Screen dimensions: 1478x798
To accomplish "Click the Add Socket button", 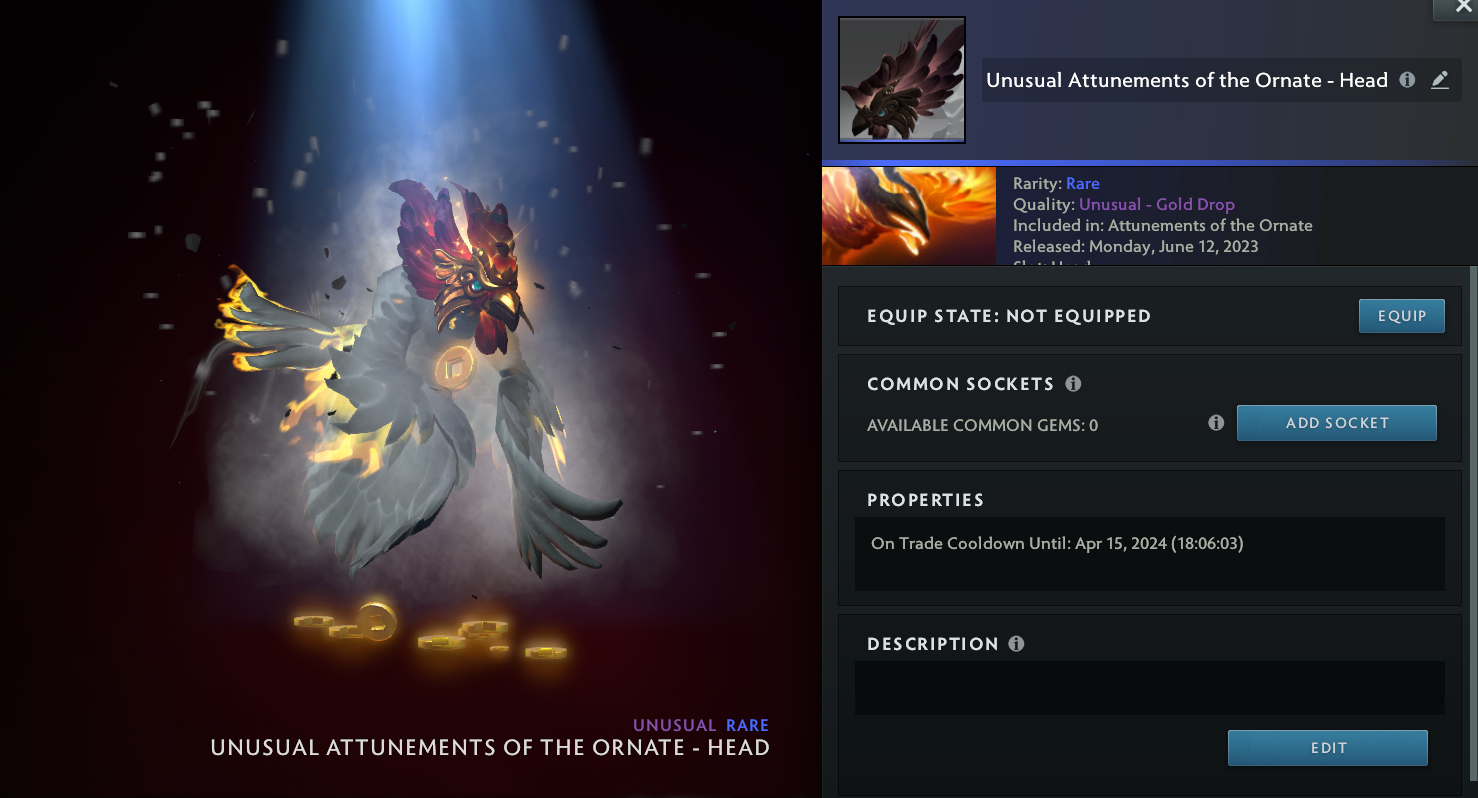I will click(x=1336, y=423).
